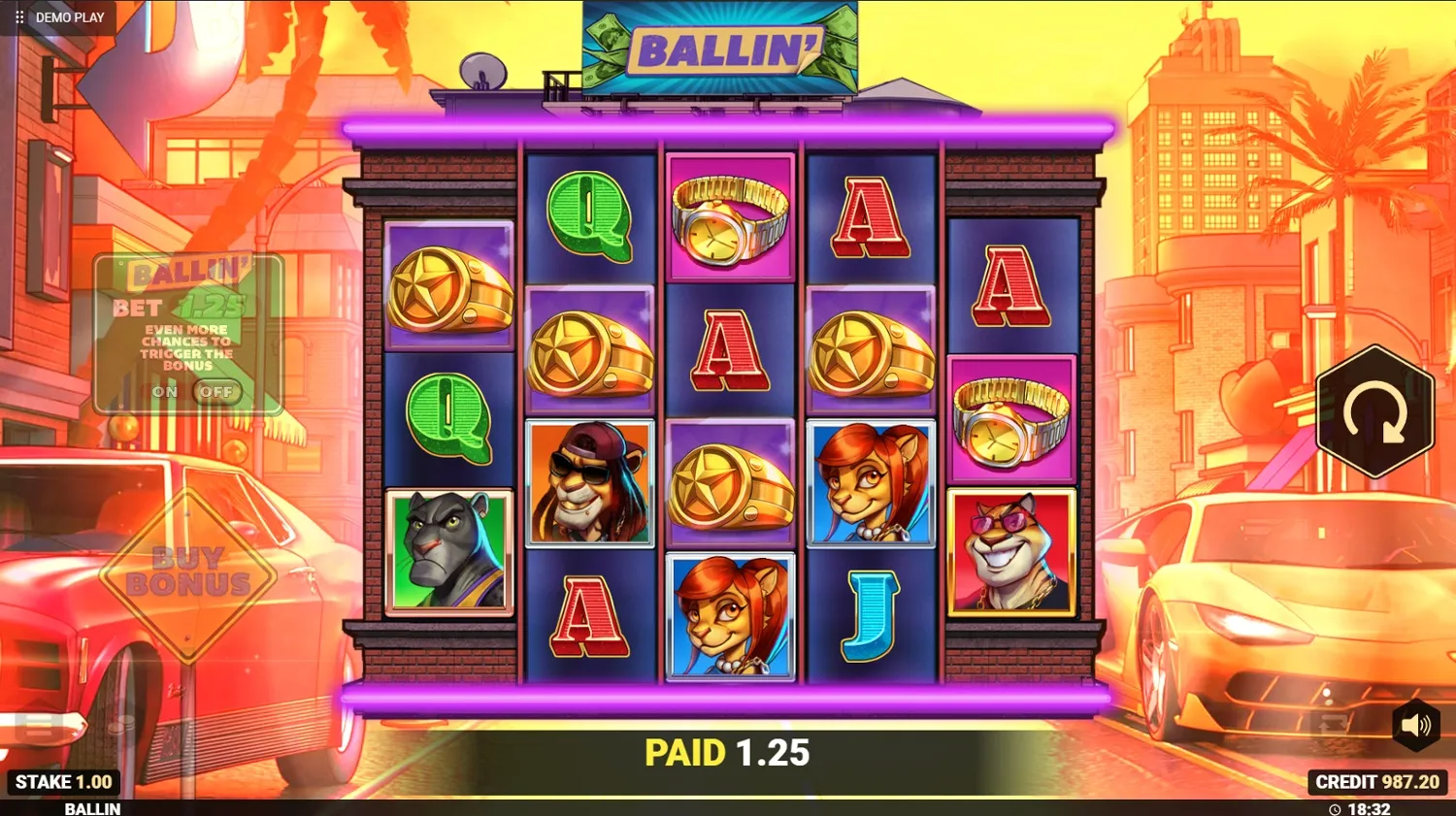This screenshot has height=816, width=1456.
Task: Mute the game sound via speaker icon
Action: click(x=1416, y=723)
